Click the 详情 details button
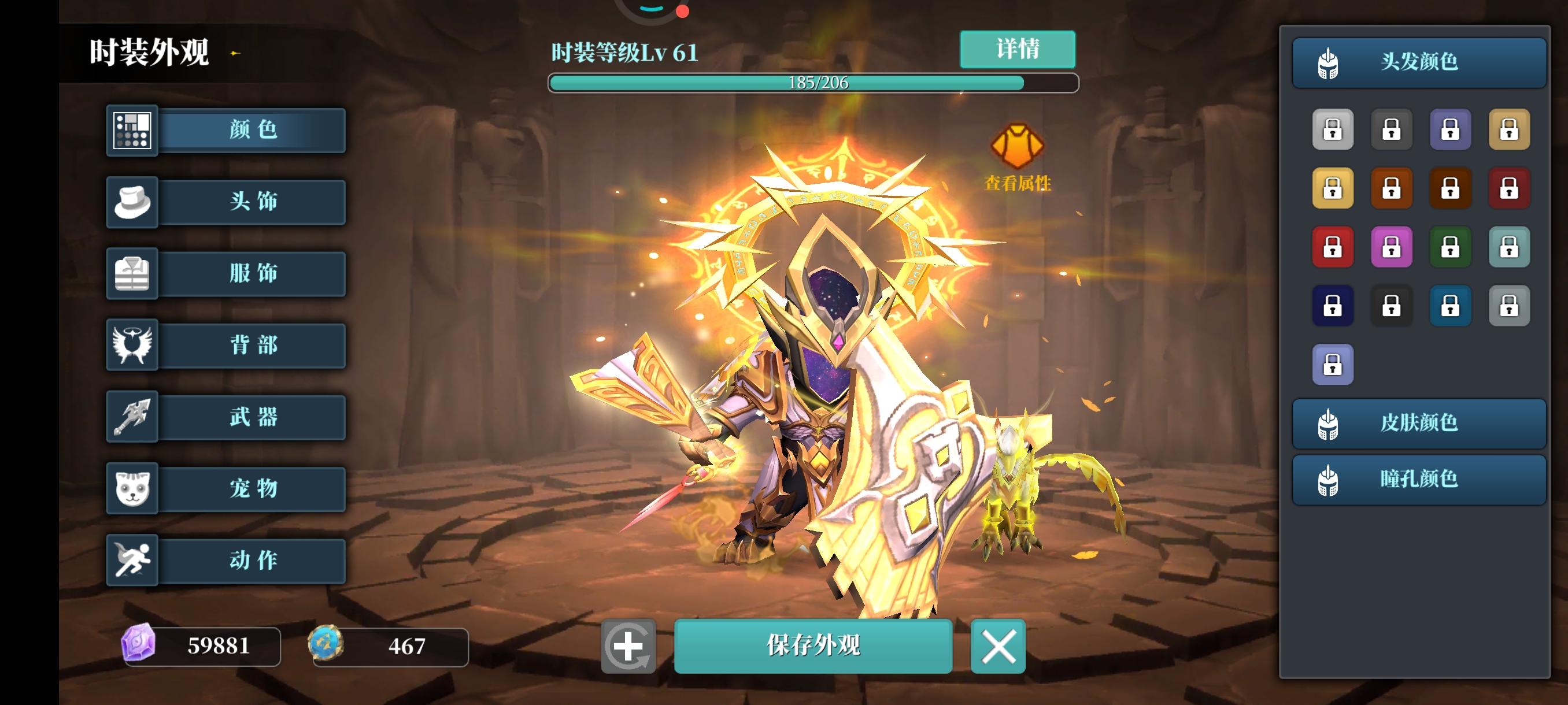 tap(1018, 49)
